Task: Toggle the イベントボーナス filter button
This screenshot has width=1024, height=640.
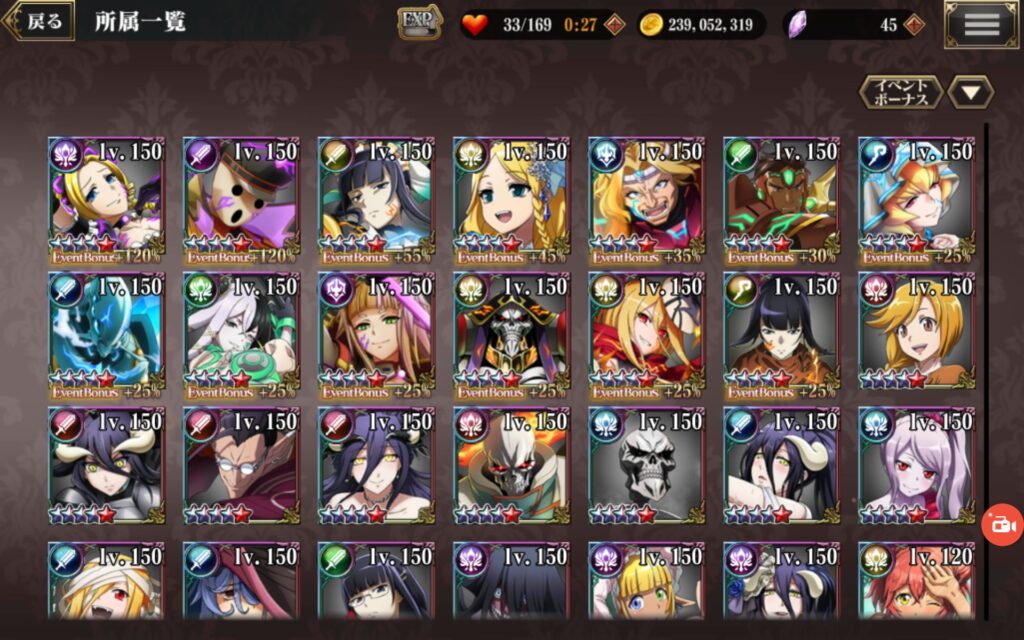Action: [x=901, y=93]
